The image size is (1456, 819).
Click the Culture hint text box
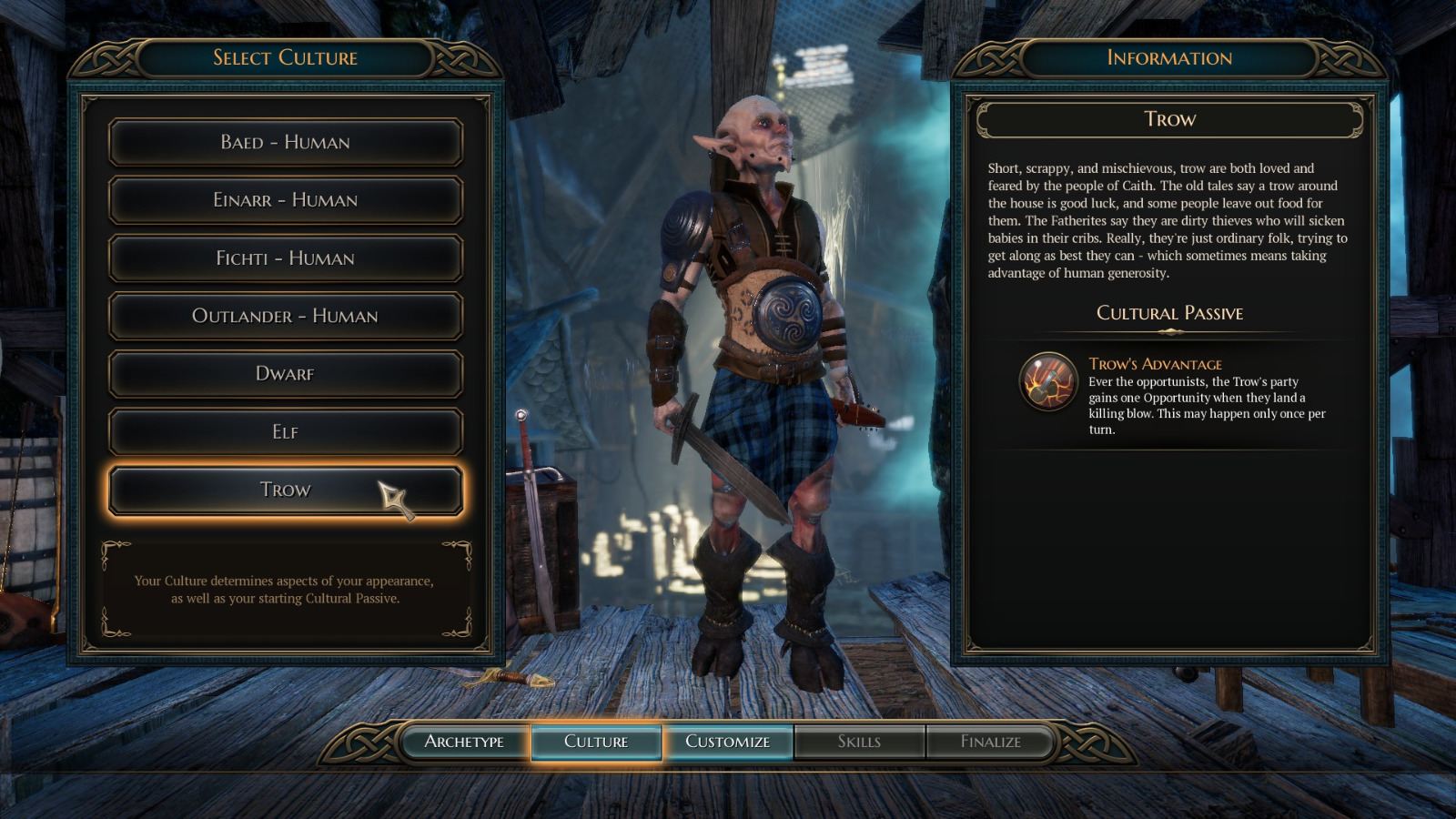pyautogui.click(x=285, y=587)
